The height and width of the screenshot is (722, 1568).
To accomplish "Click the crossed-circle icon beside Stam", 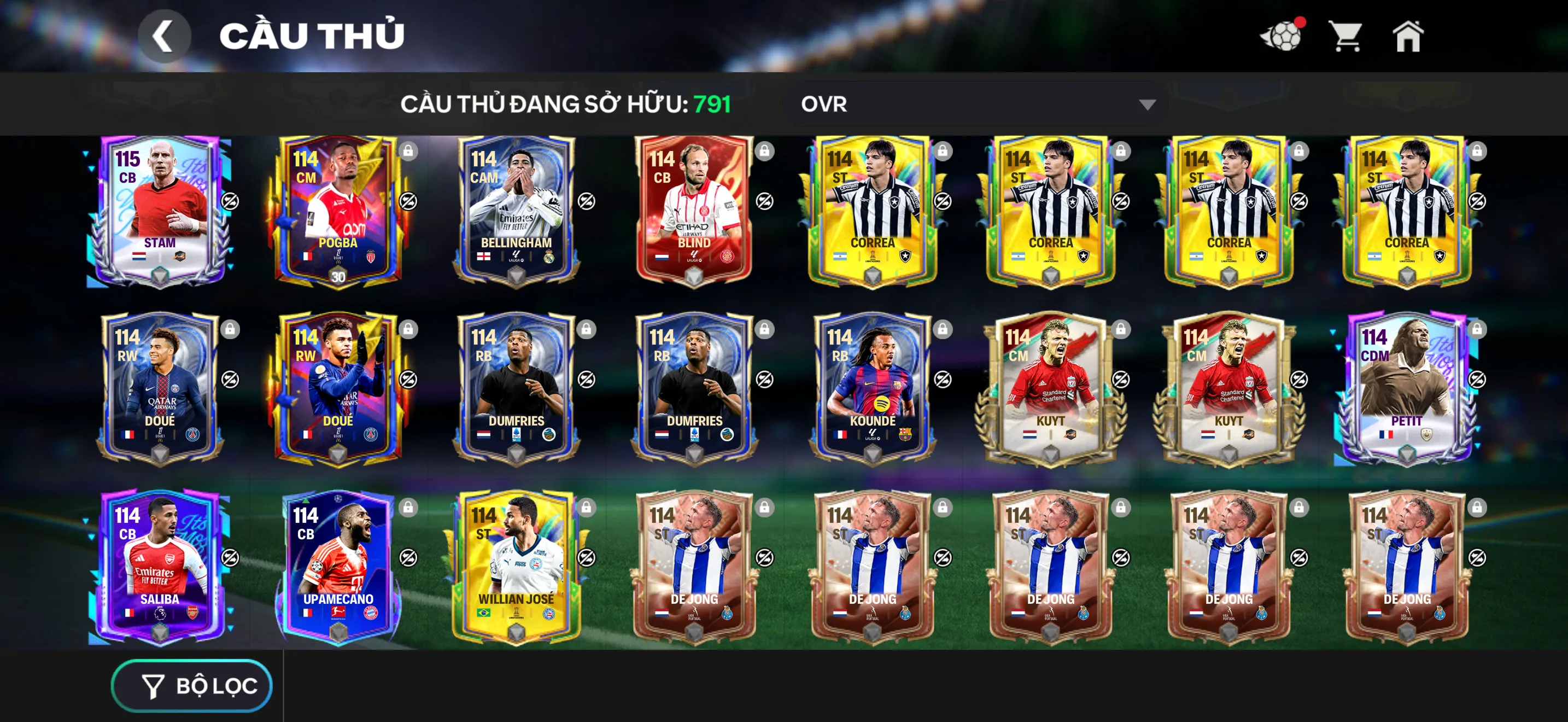I will 230,201.
